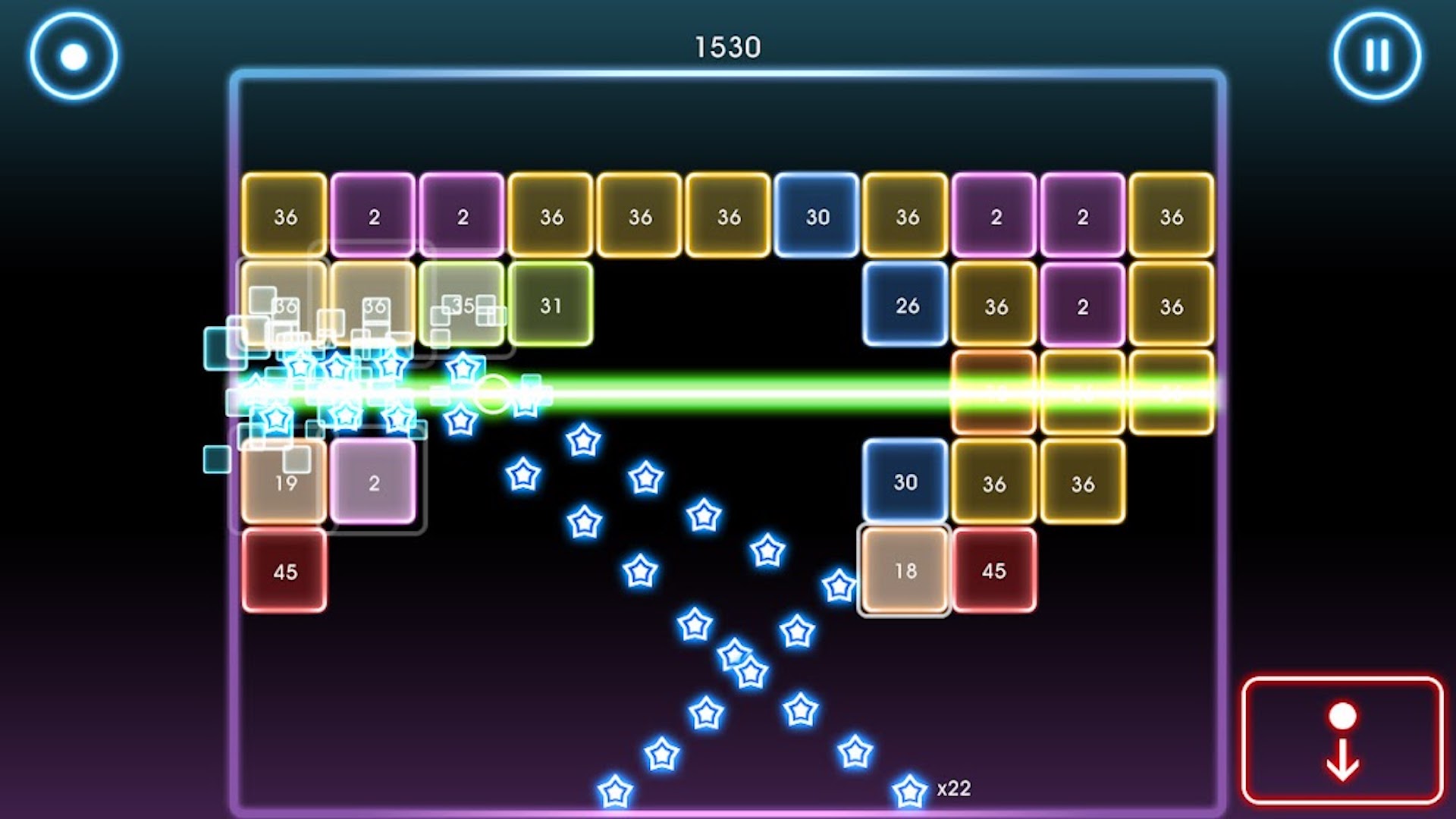Screen dimensions: 1456x819
Task: Tap the x22 star multiplier label
Action: (954, 789)
